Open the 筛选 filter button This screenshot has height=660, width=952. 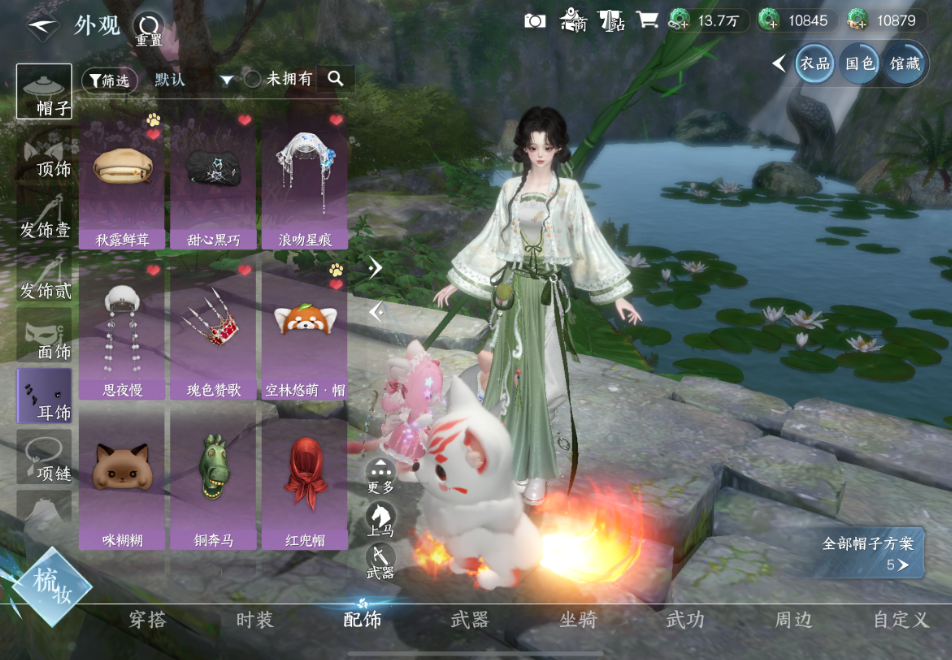click(x=107, y=80)
